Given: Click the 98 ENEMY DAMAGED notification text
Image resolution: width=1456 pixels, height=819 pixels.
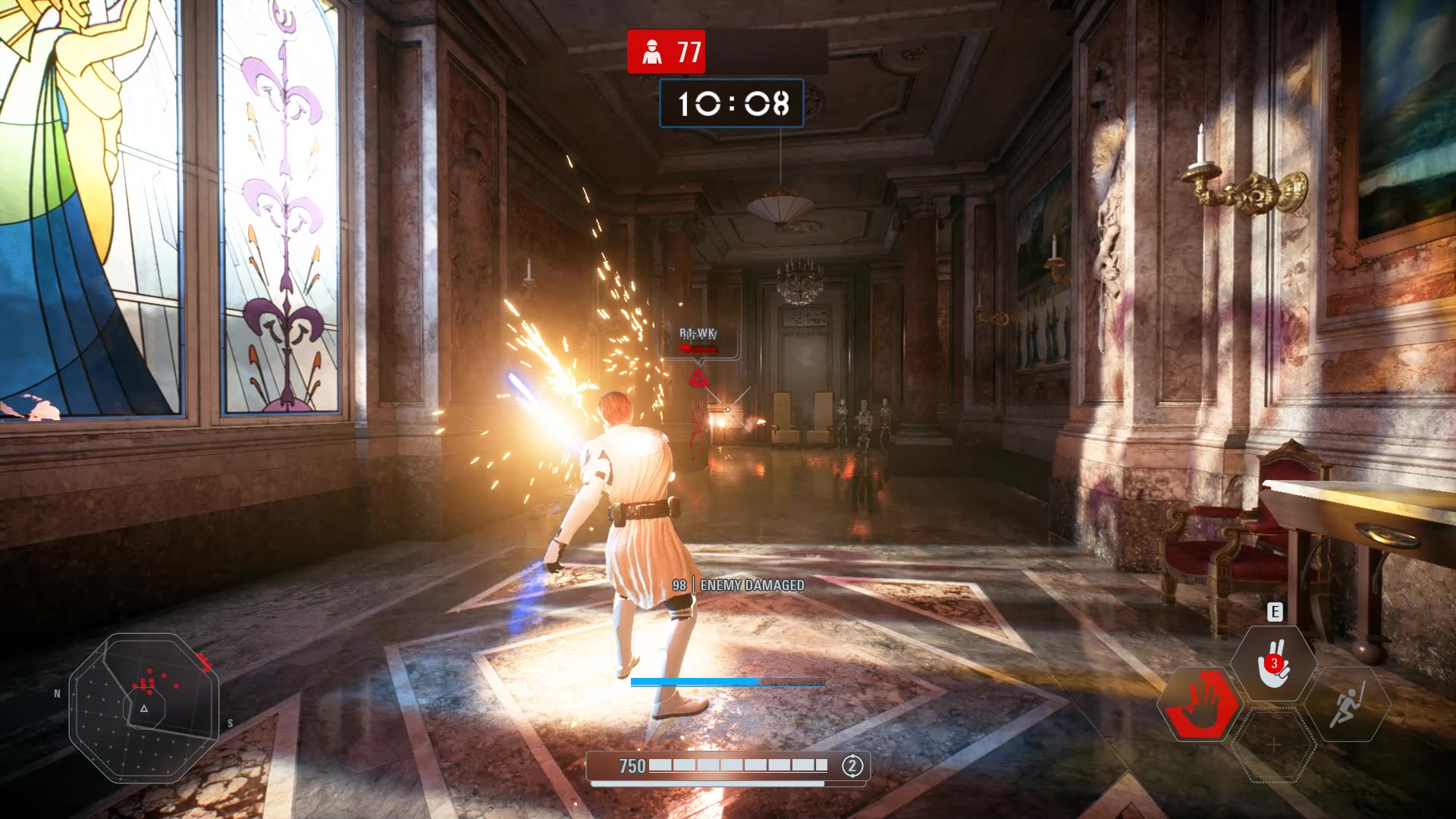Looking at the screenshot, I should pyautogui.click(x=739, y=586).
